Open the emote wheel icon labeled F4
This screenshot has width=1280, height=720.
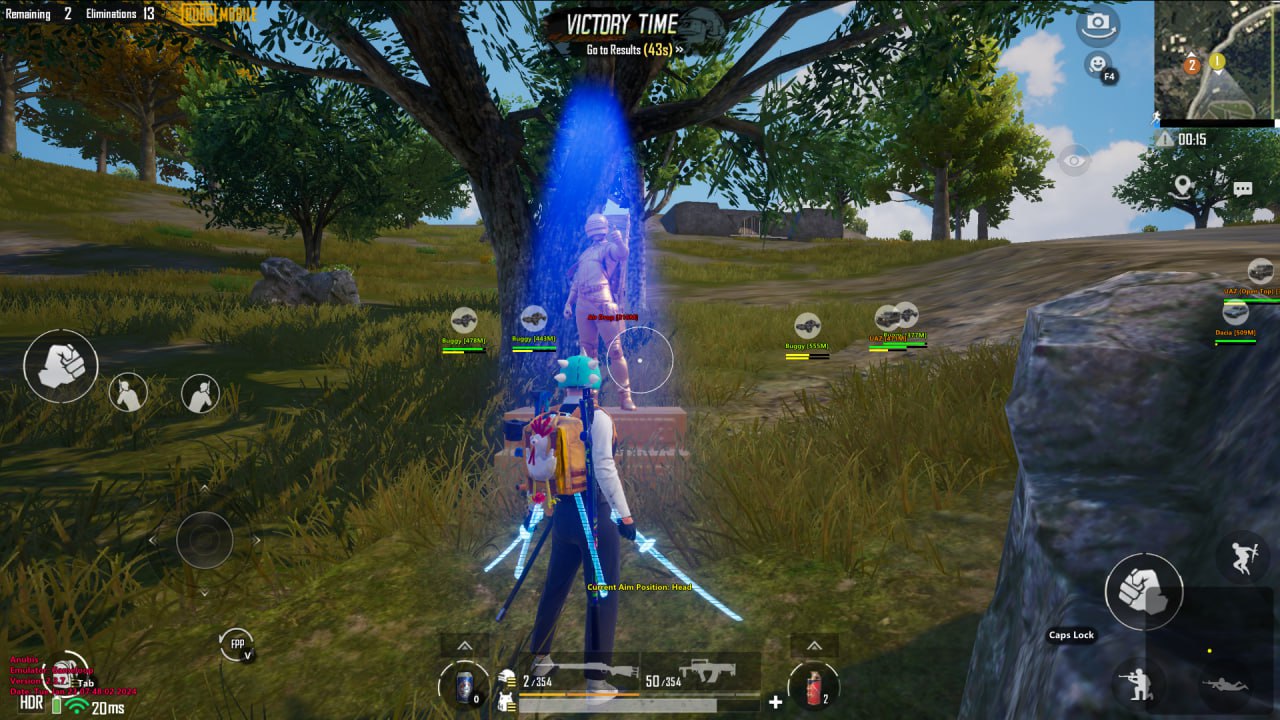click(1094, 63)
